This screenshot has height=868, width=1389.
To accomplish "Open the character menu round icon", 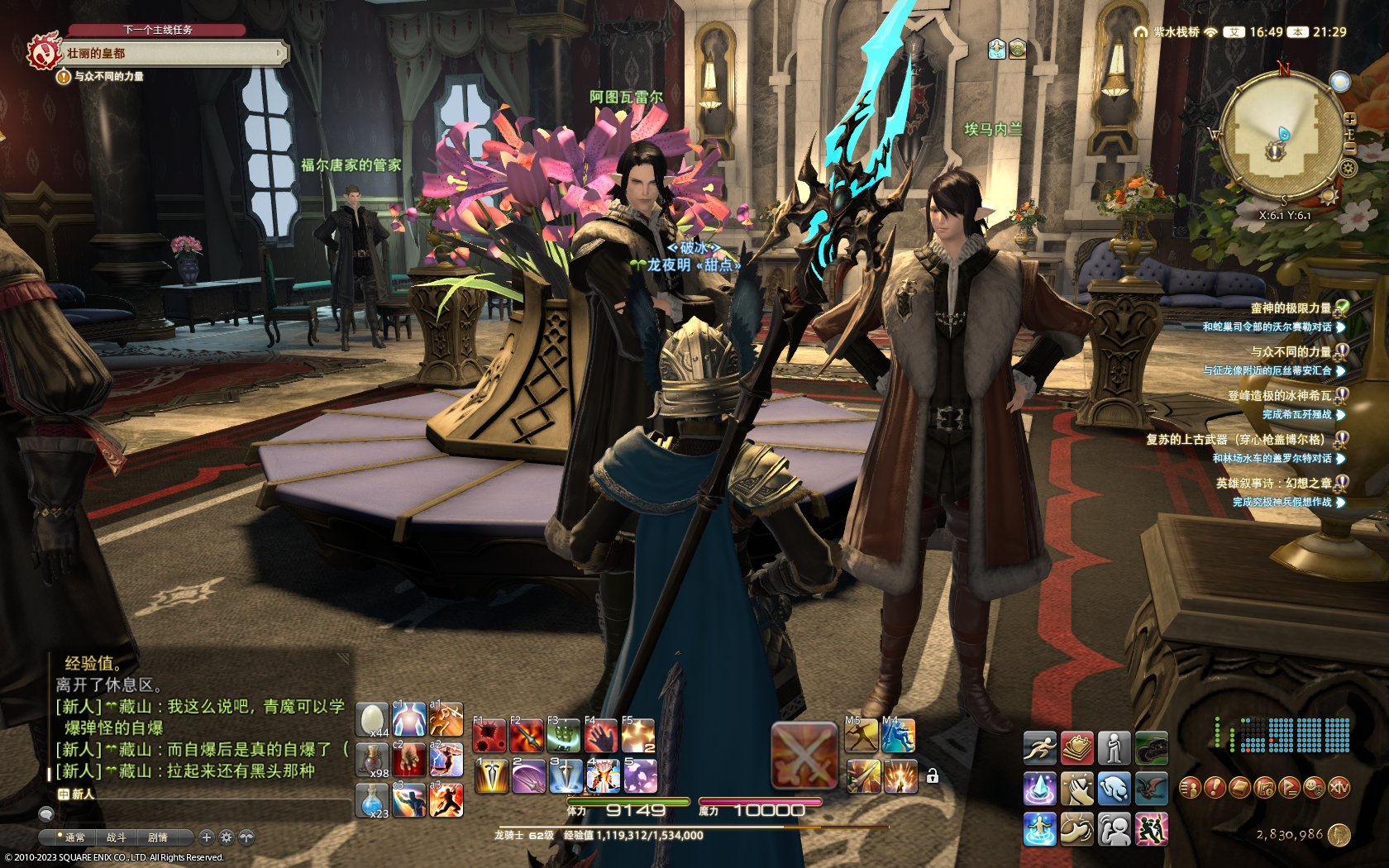I will pos(1189,788).
